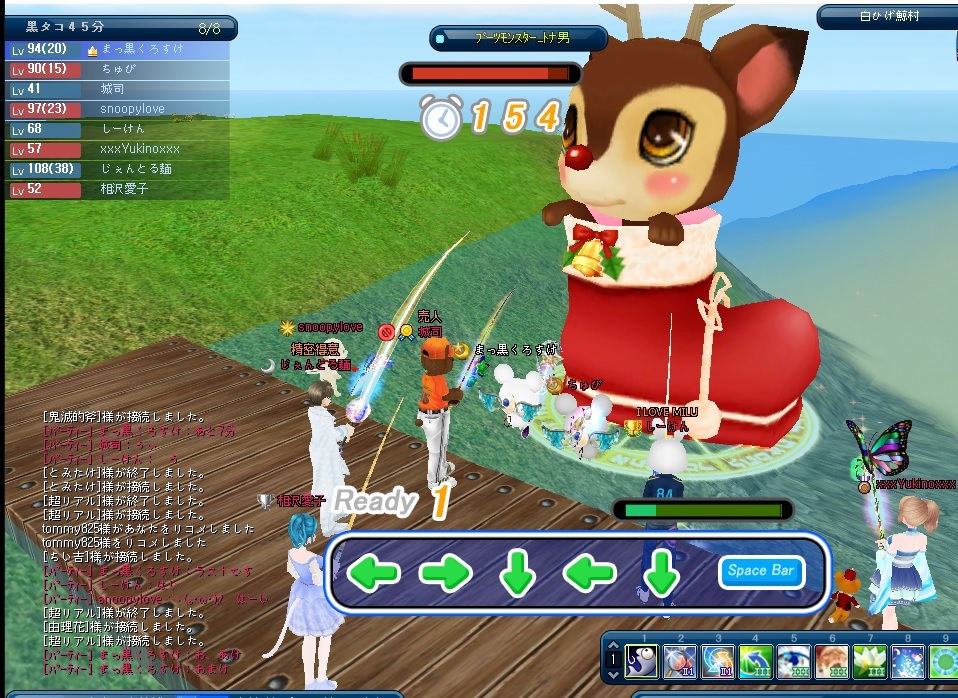Select party member 相沢愛子 in the list
The height and width of the screenshot is (698, 958).
pos(124,189)
